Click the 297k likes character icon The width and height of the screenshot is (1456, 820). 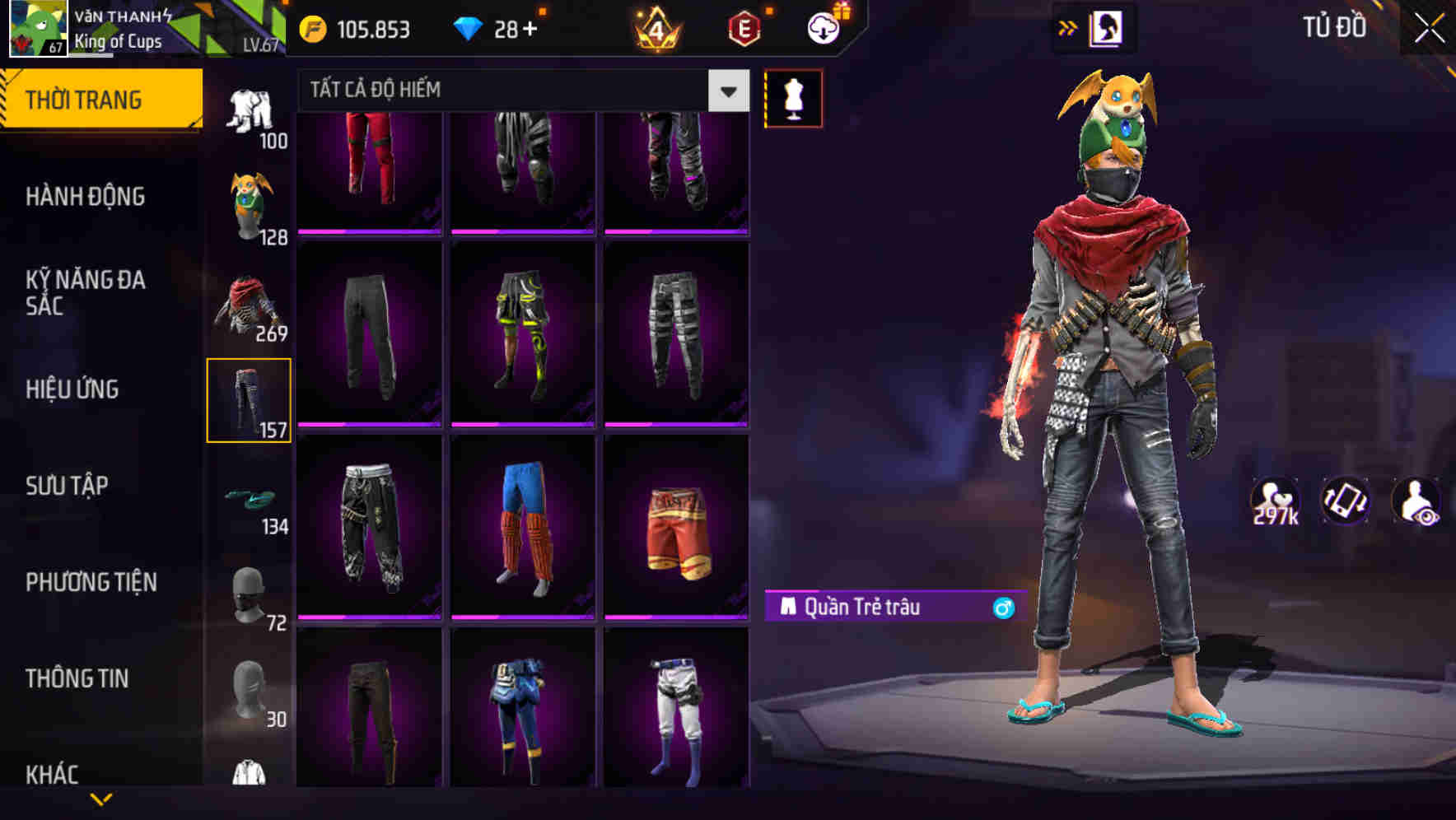[x=1277, y=501]
